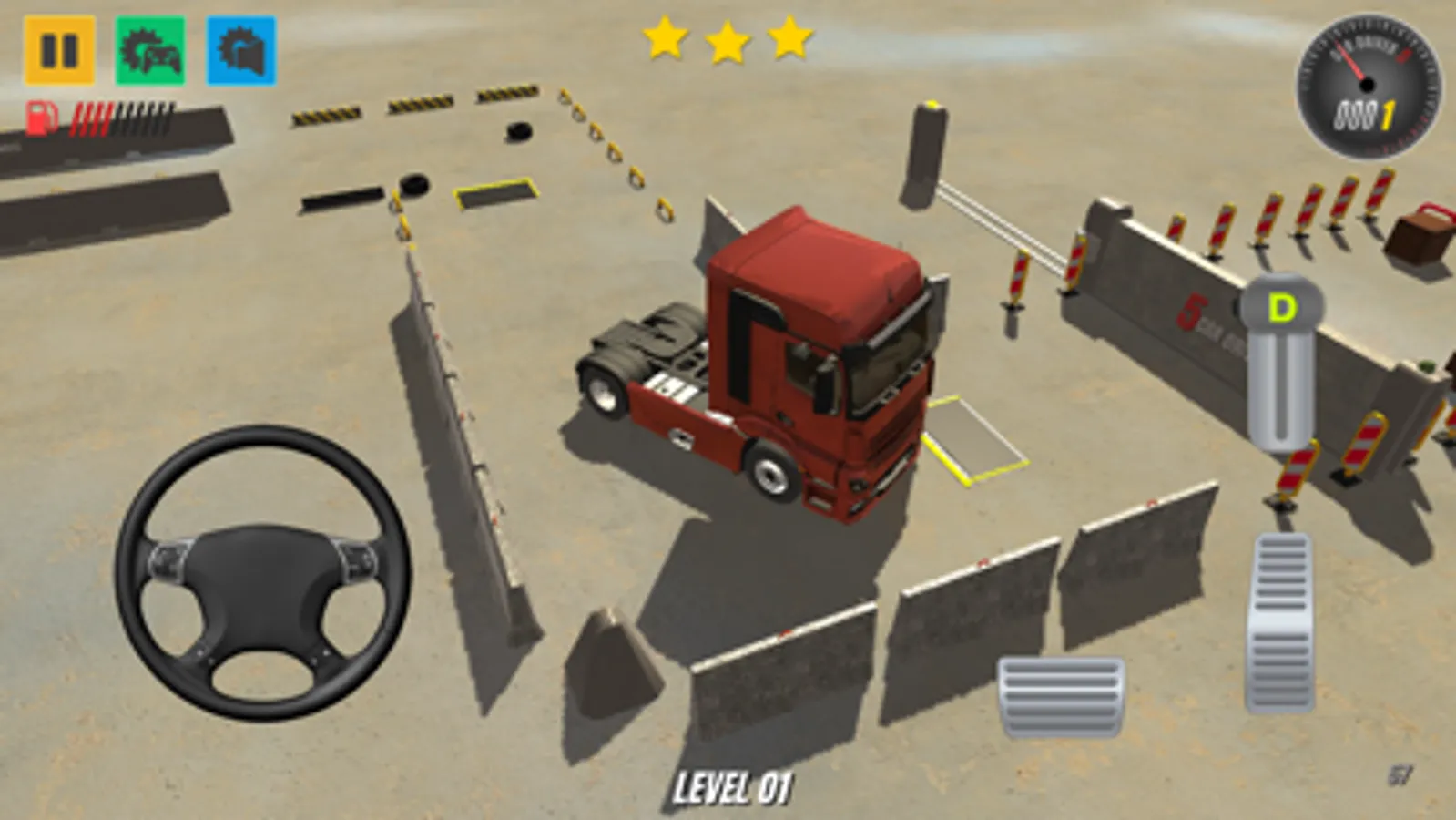The image size is (1456, 820).
Task: Click the LEVEL 01 label
Action: click(x=738, y=784)
